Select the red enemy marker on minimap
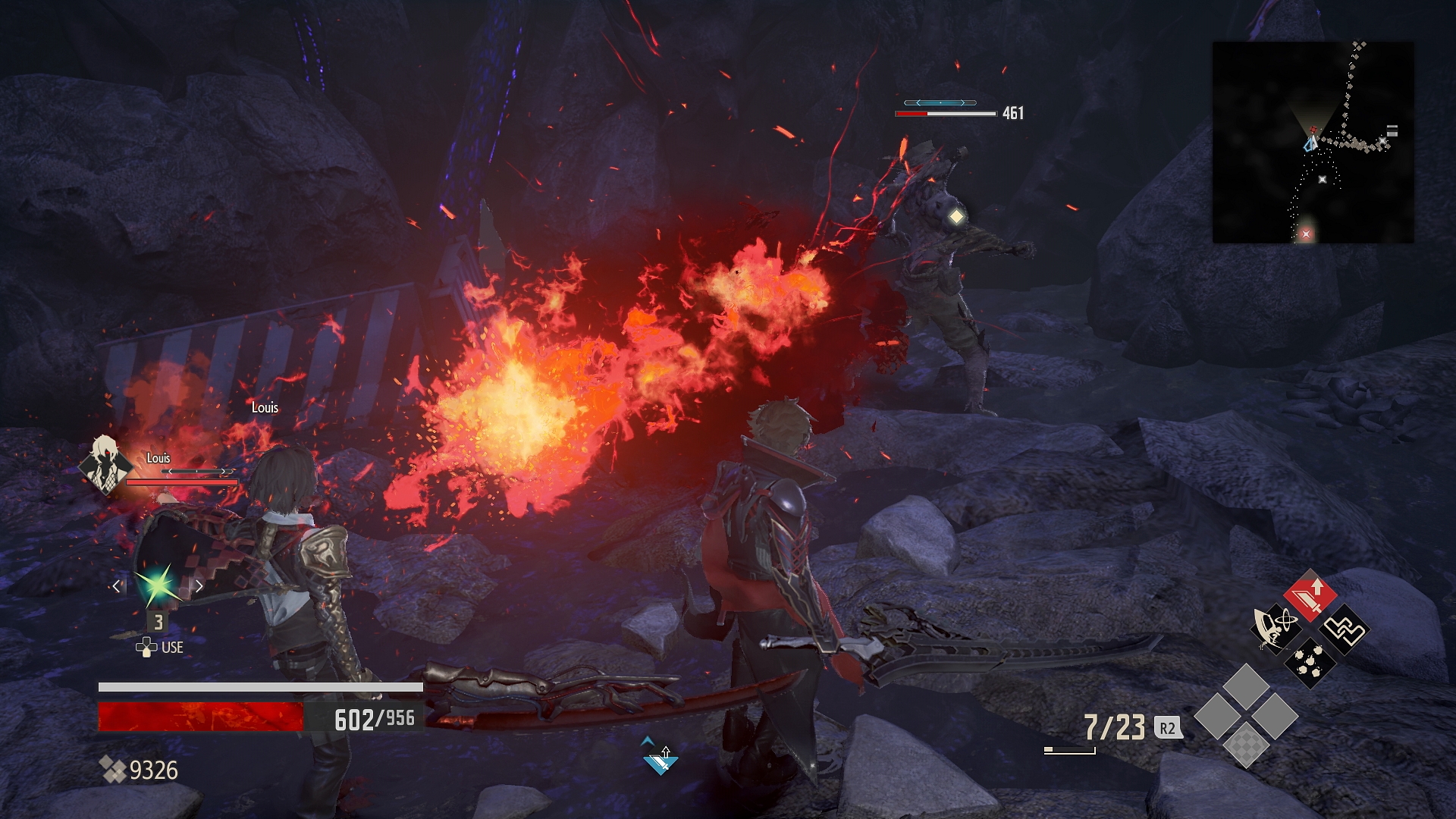 (x=1306, y=234)
